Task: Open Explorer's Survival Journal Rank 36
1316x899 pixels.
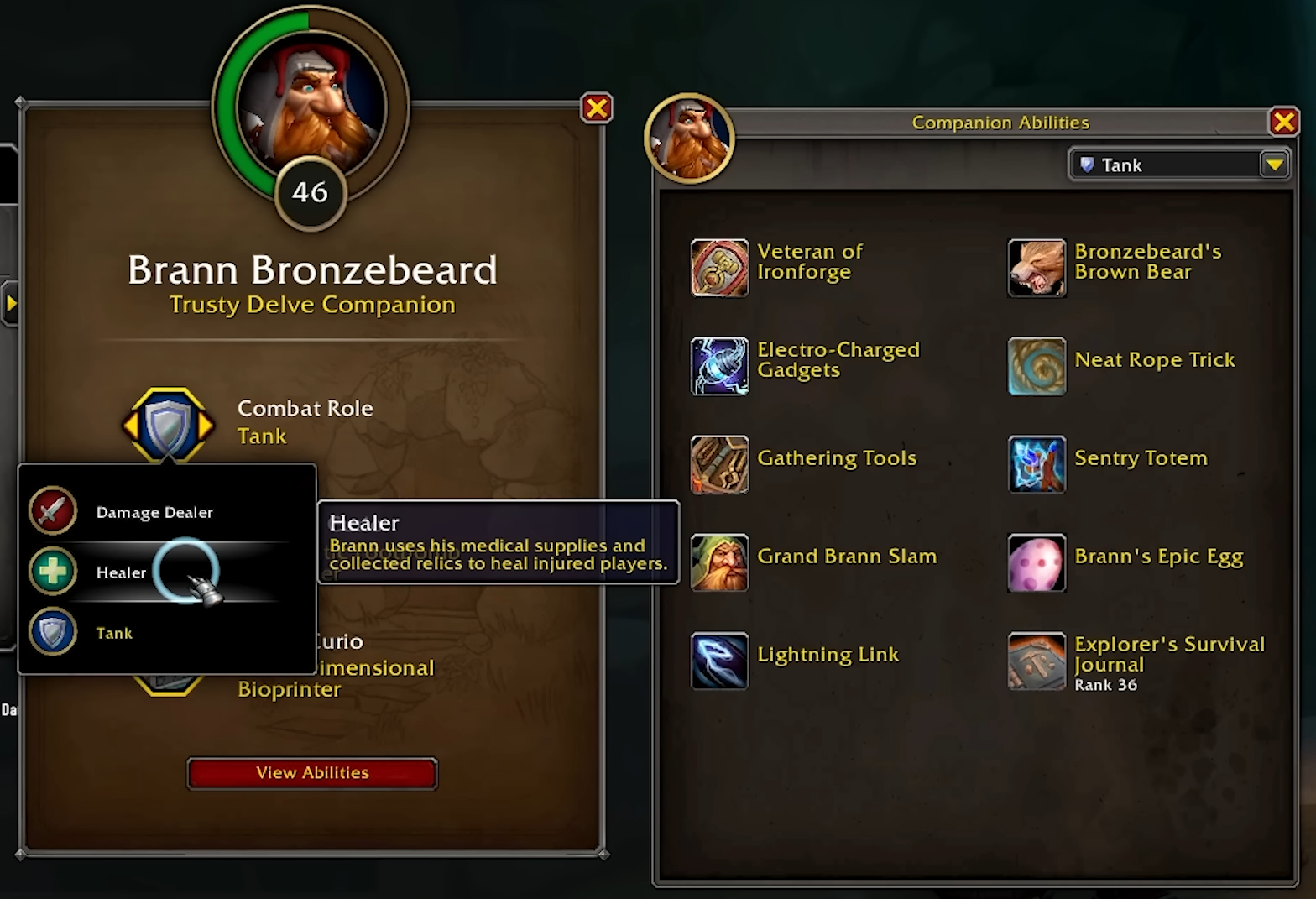Action: click(1037, 661)
